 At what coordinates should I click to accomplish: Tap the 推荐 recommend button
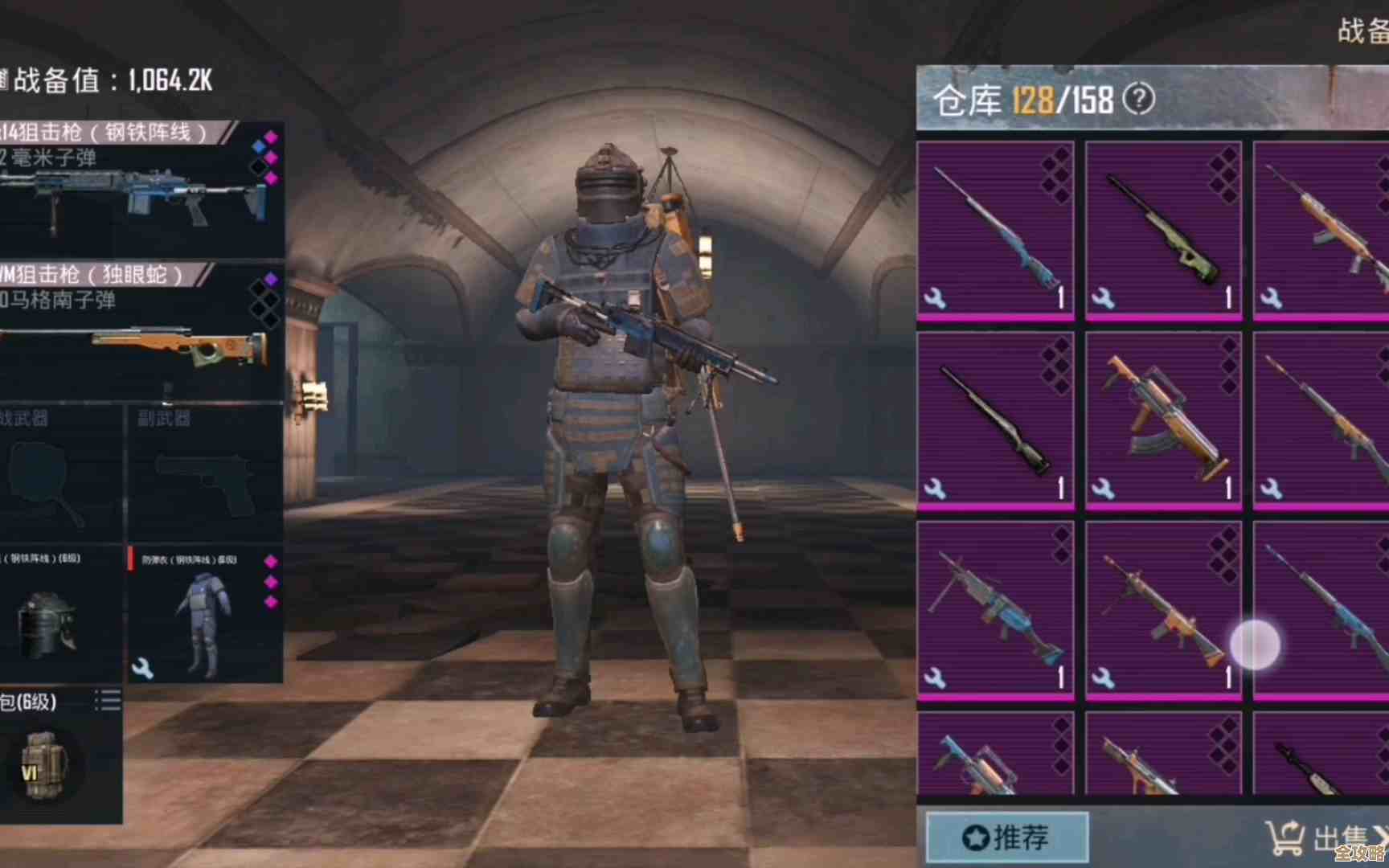coord(1006,837)
